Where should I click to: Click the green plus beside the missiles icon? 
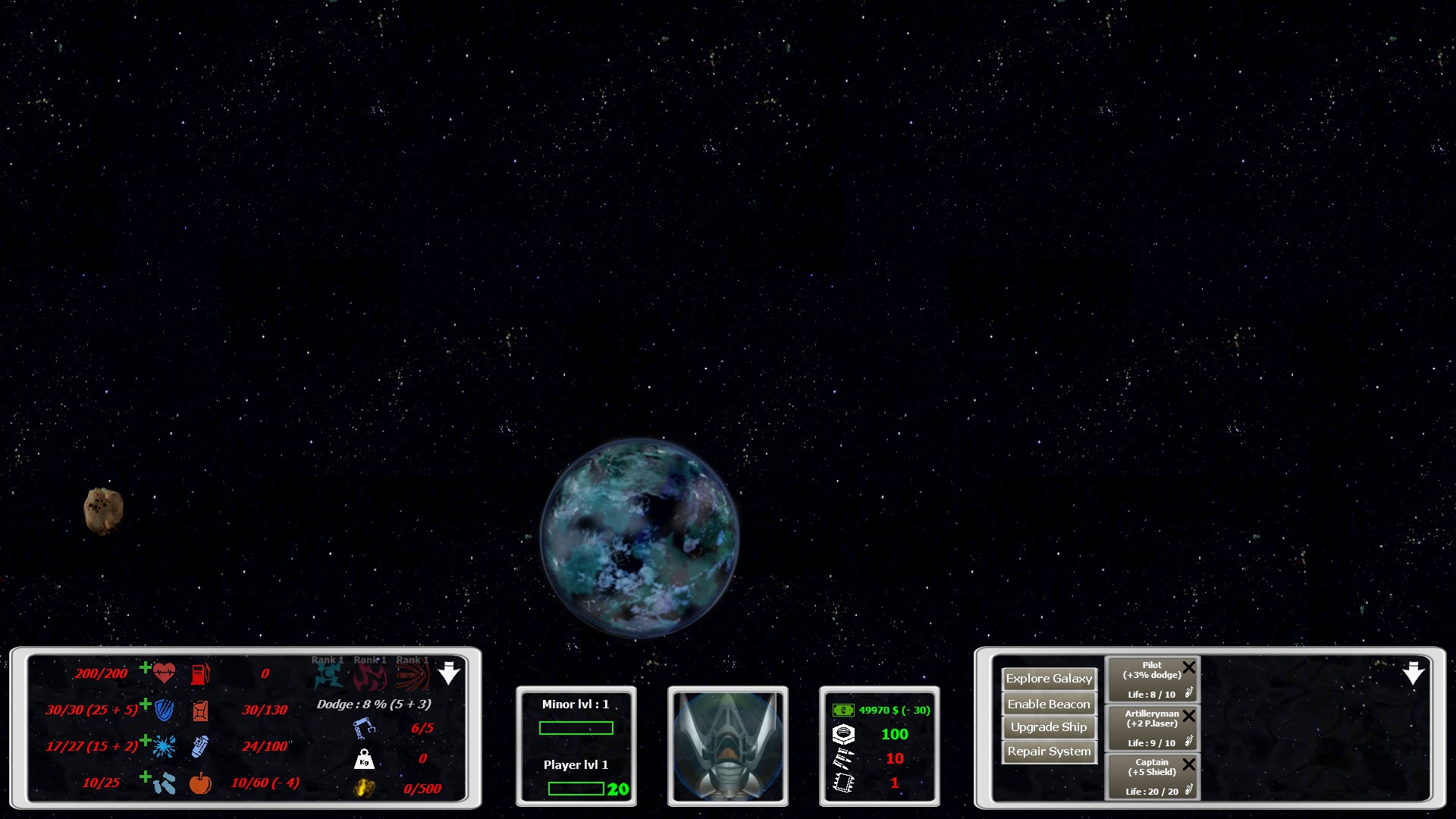pyautogui.click(x=145, y=777)
